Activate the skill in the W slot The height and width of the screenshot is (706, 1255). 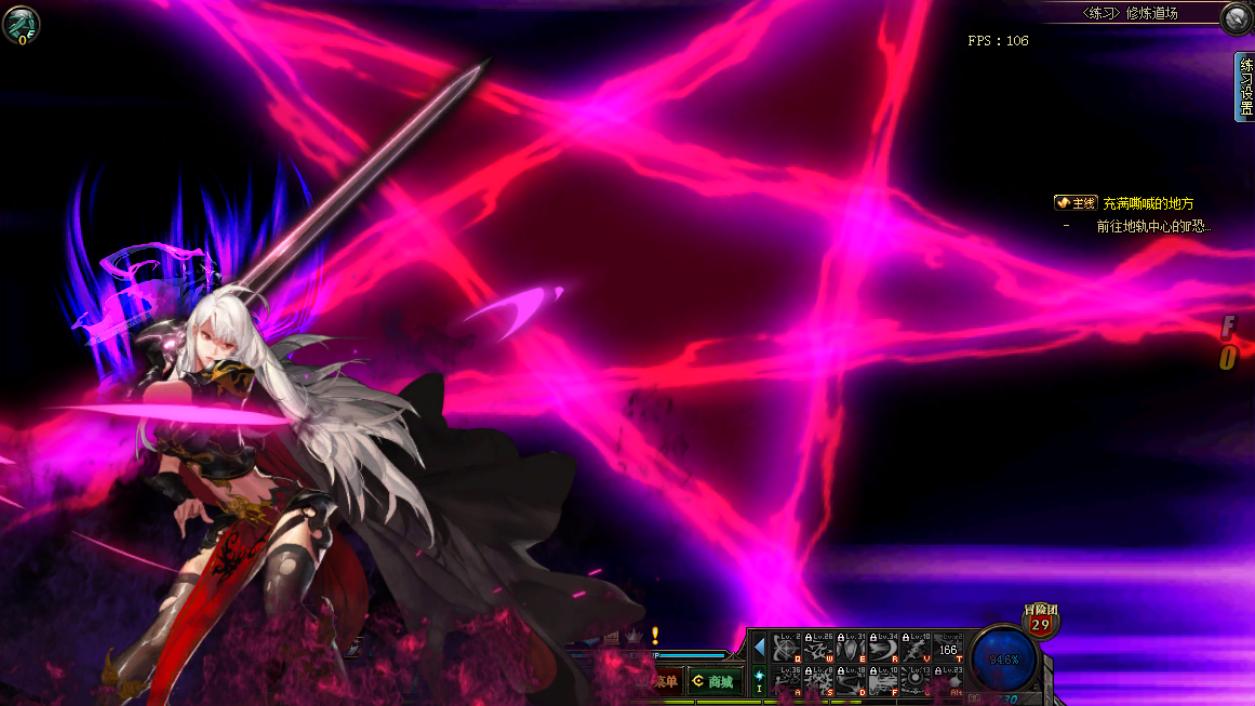click(819, 648)
